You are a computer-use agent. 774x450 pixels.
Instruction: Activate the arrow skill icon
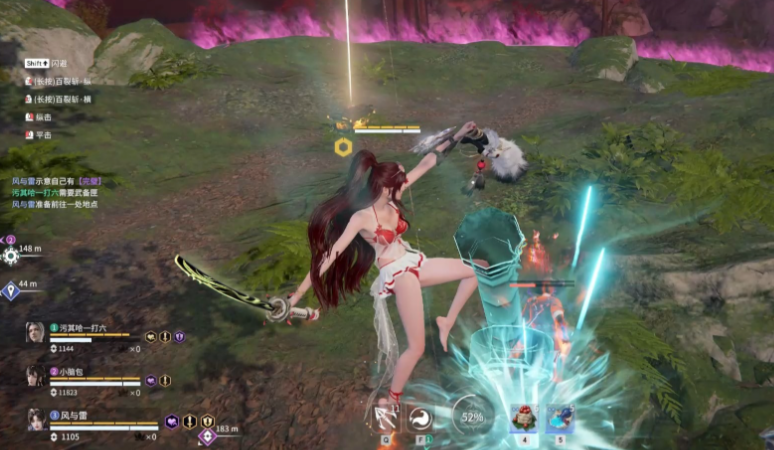(x=385, y=415)
